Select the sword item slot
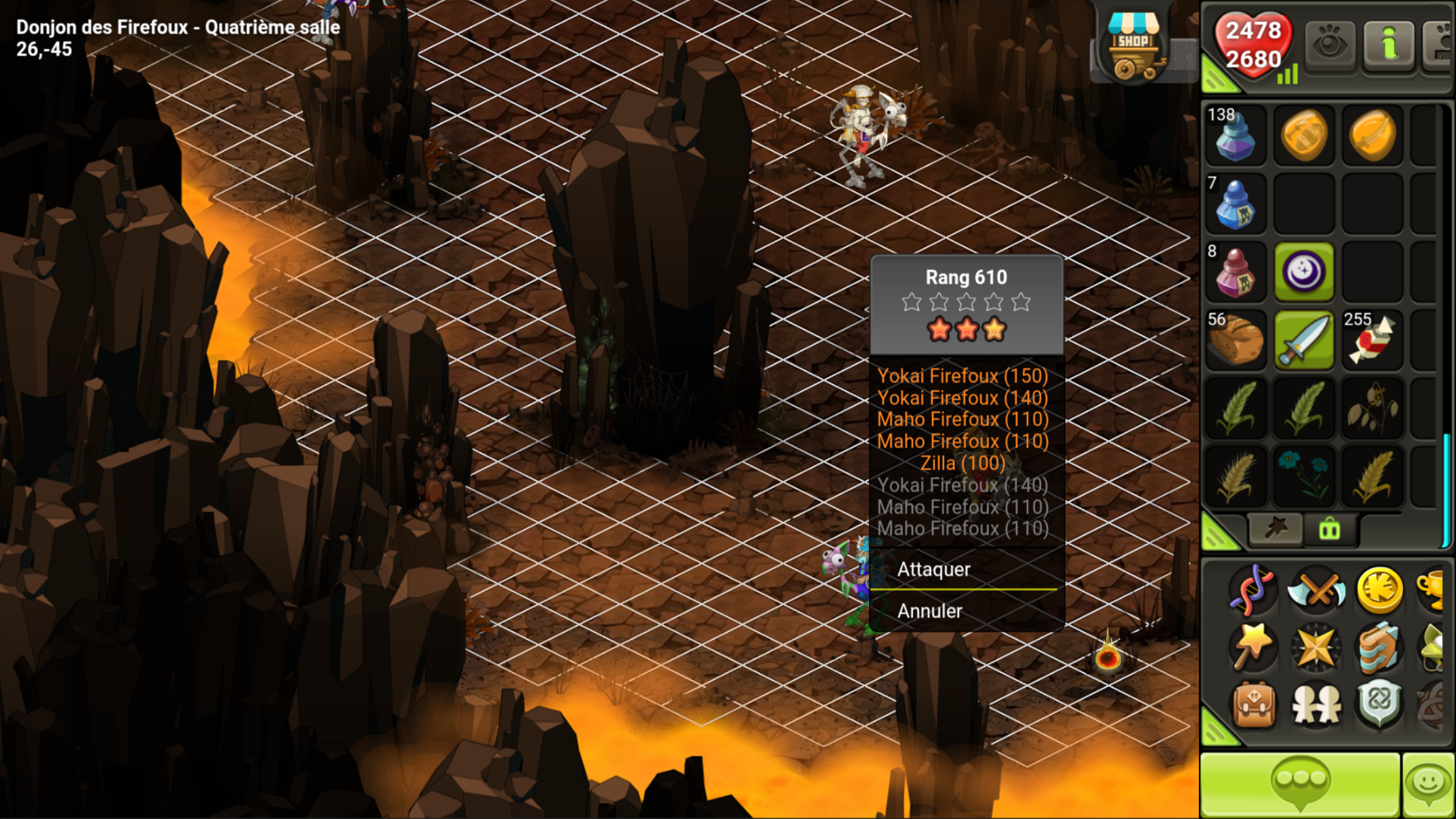This screenshot has width=1456, height=819. (x=1304, y=340)
